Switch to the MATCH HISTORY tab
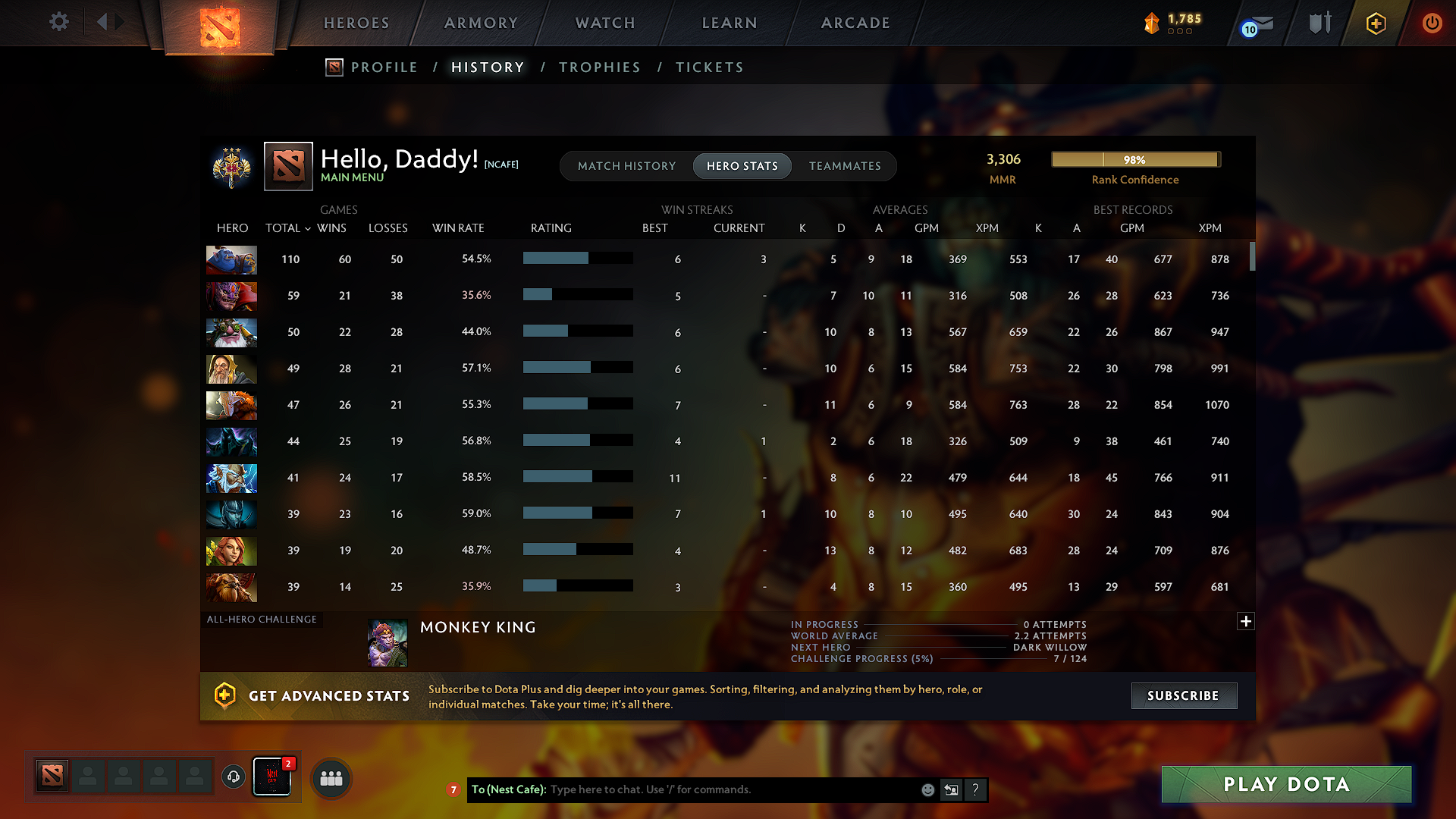The height and width of the screenshot is (819, 1456). point(626,166)
